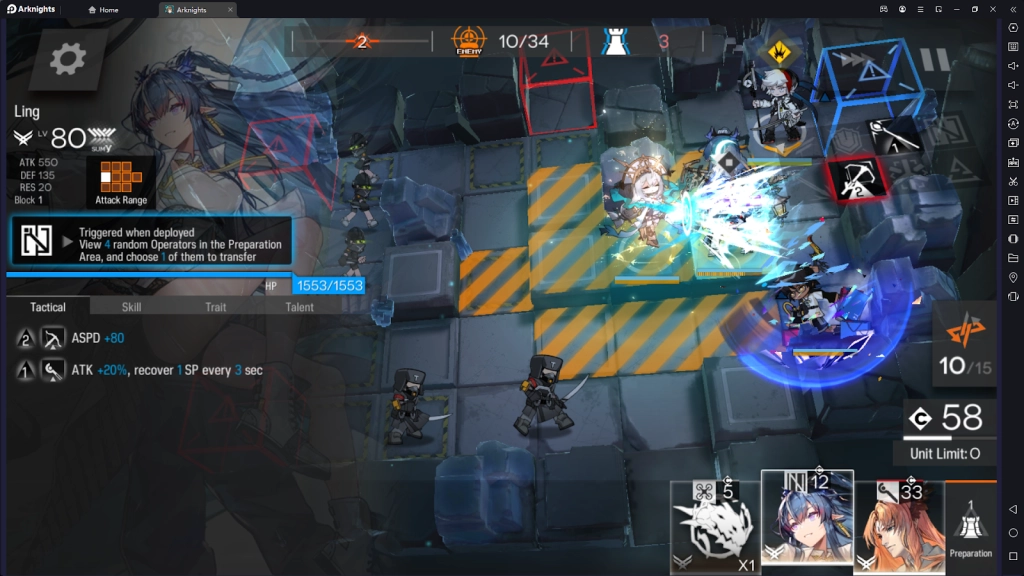Select the dragon summon card costing 5
The width and height of the screenshot is (1024, 576).
pyautogui.click(x=715, y=524)
